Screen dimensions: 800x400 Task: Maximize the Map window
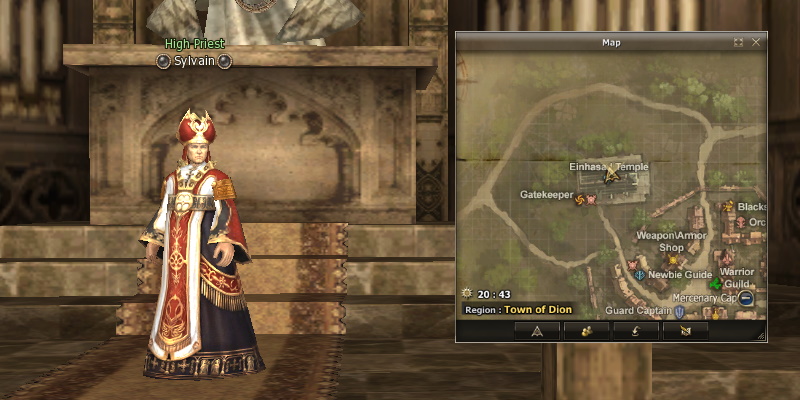pyautogui.click(x=738, y=42)
